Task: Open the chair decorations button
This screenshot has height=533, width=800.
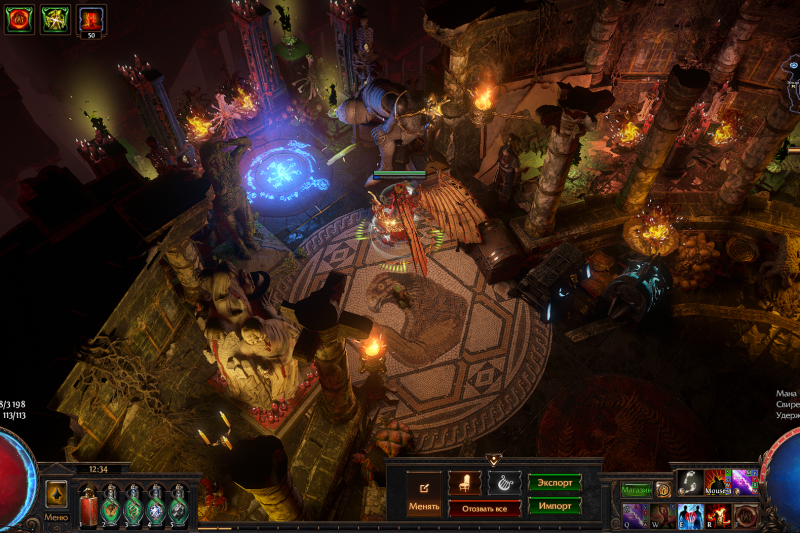Action: point(465,482)
